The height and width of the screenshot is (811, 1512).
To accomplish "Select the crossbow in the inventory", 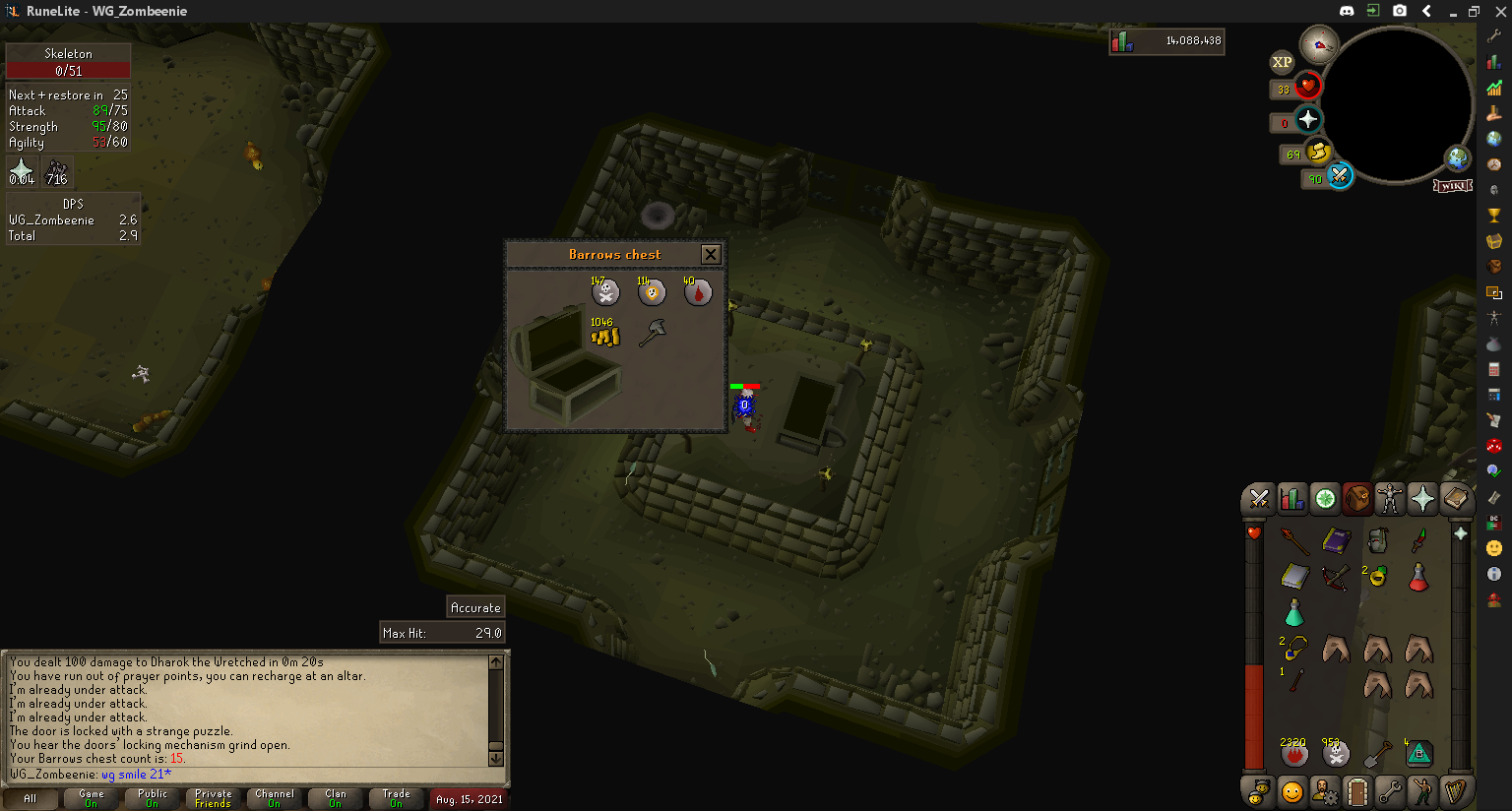I will (x=1336, y=577).
